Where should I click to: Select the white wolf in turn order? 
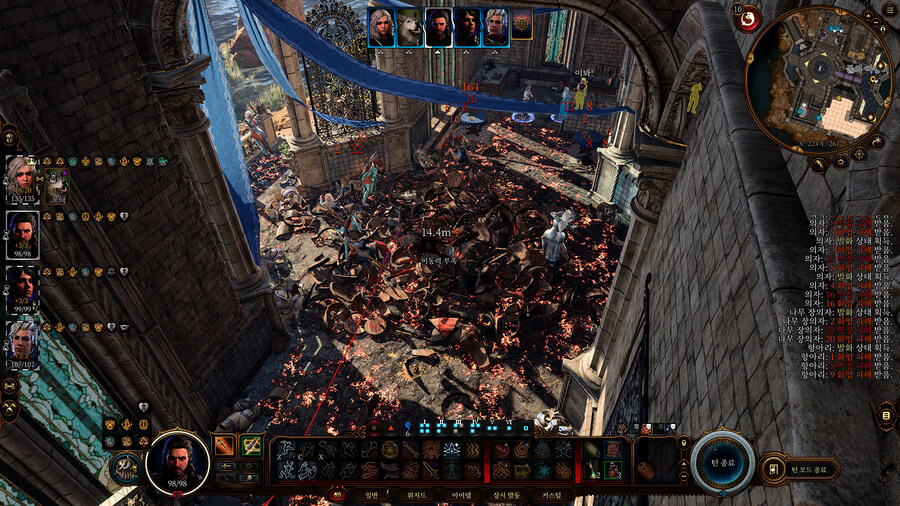click(x=409, y=27)
